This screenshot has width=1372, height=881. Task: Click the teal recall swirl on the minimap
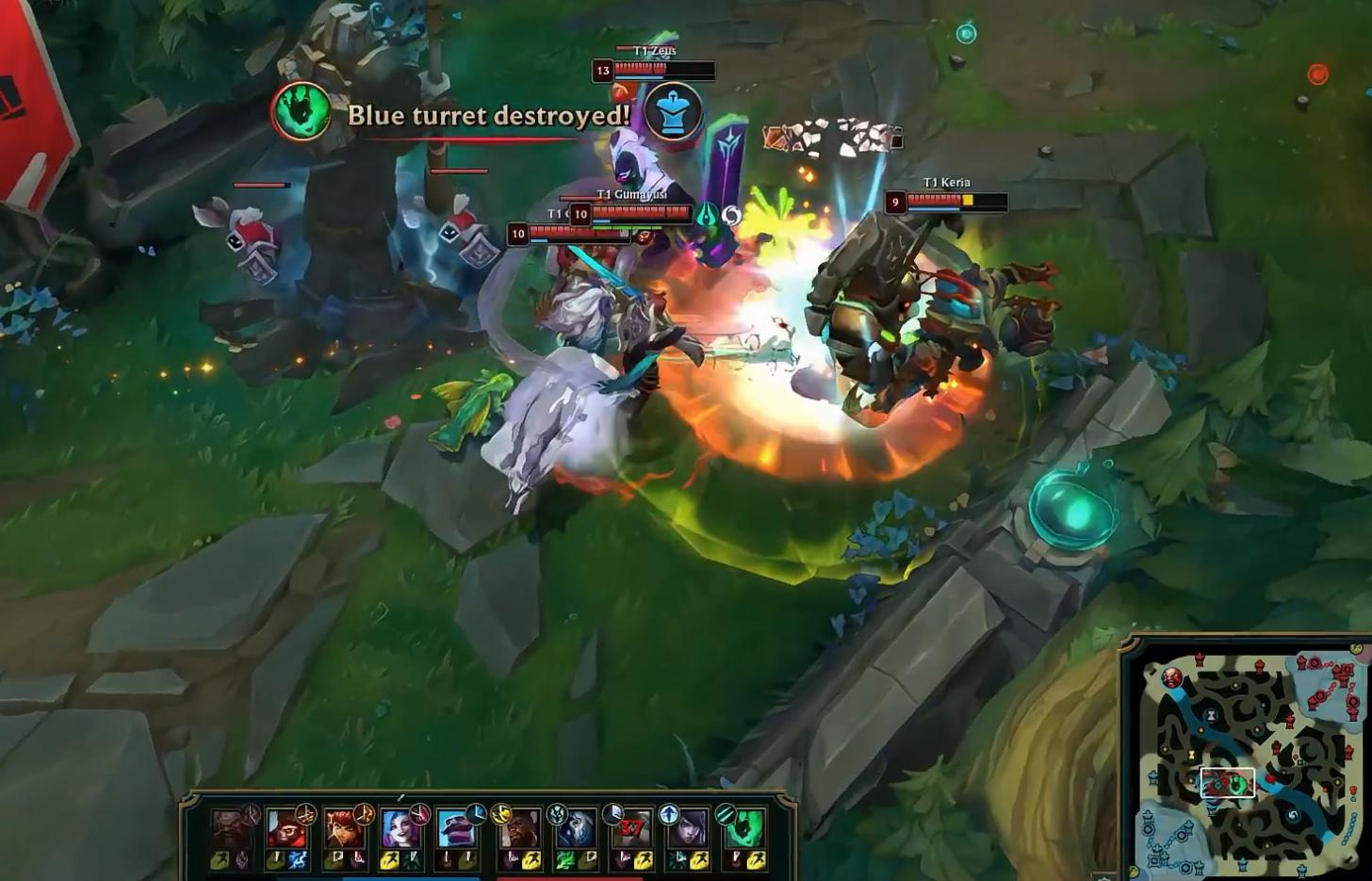tap(1292, 816)
